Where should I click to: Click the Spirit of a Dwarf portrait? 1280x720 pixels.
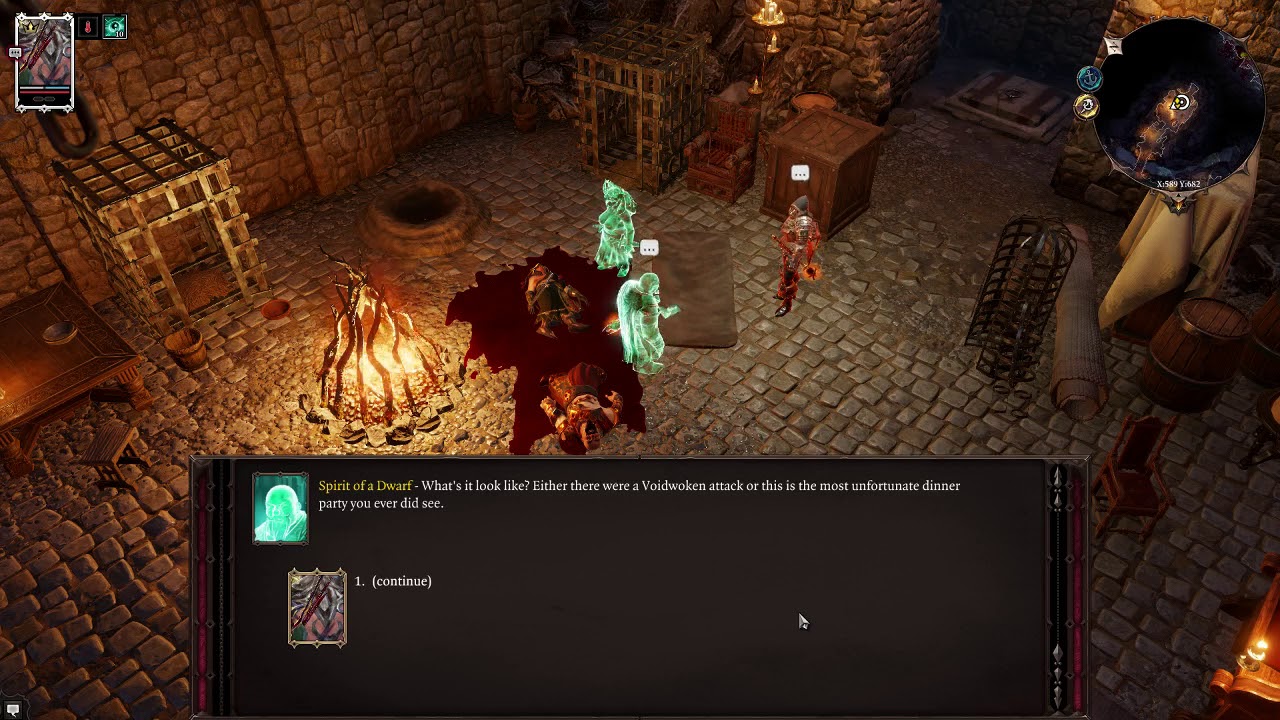[x=280, y=509]
